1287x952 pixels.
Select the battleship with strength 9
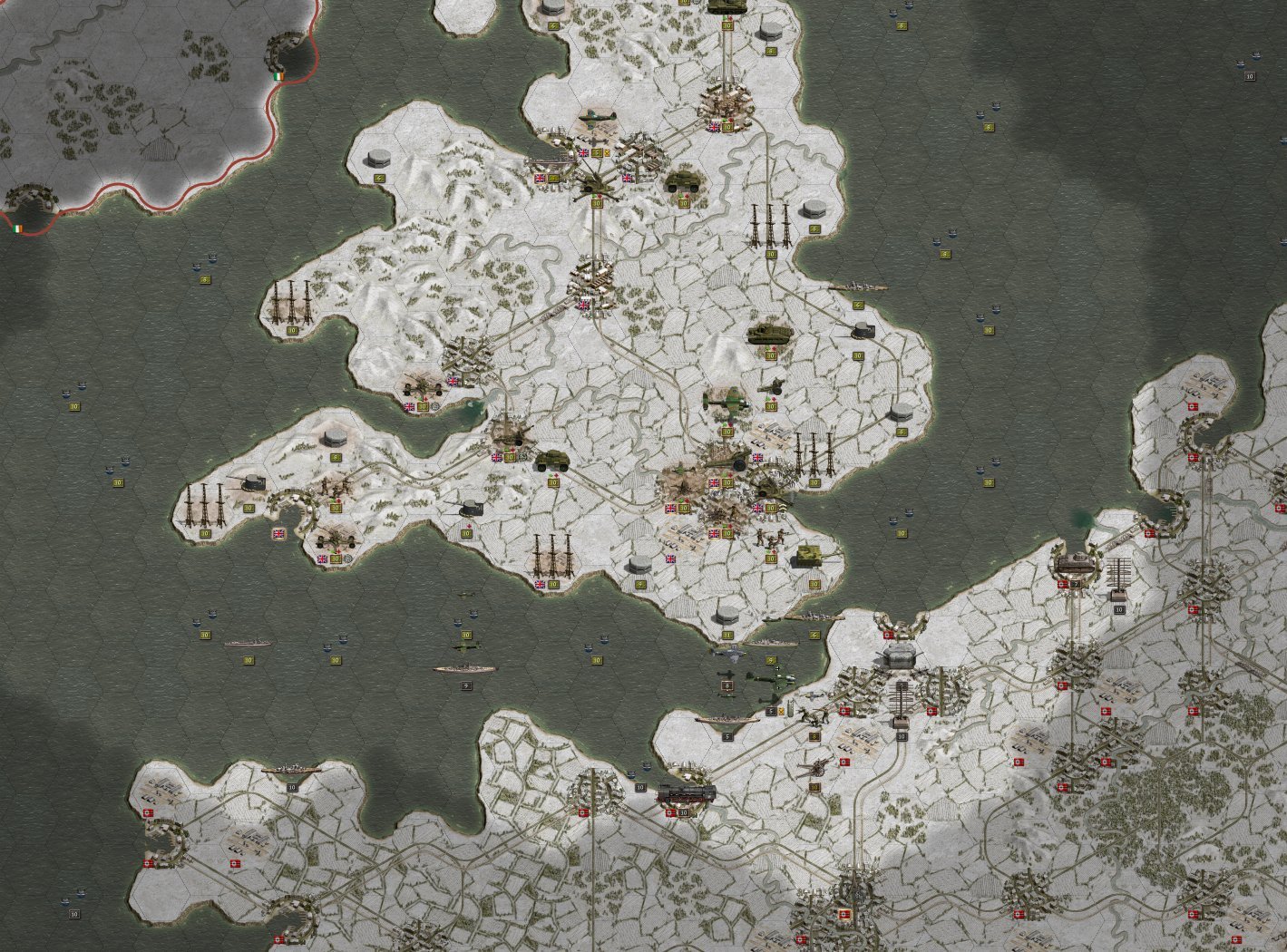(464, 669)
